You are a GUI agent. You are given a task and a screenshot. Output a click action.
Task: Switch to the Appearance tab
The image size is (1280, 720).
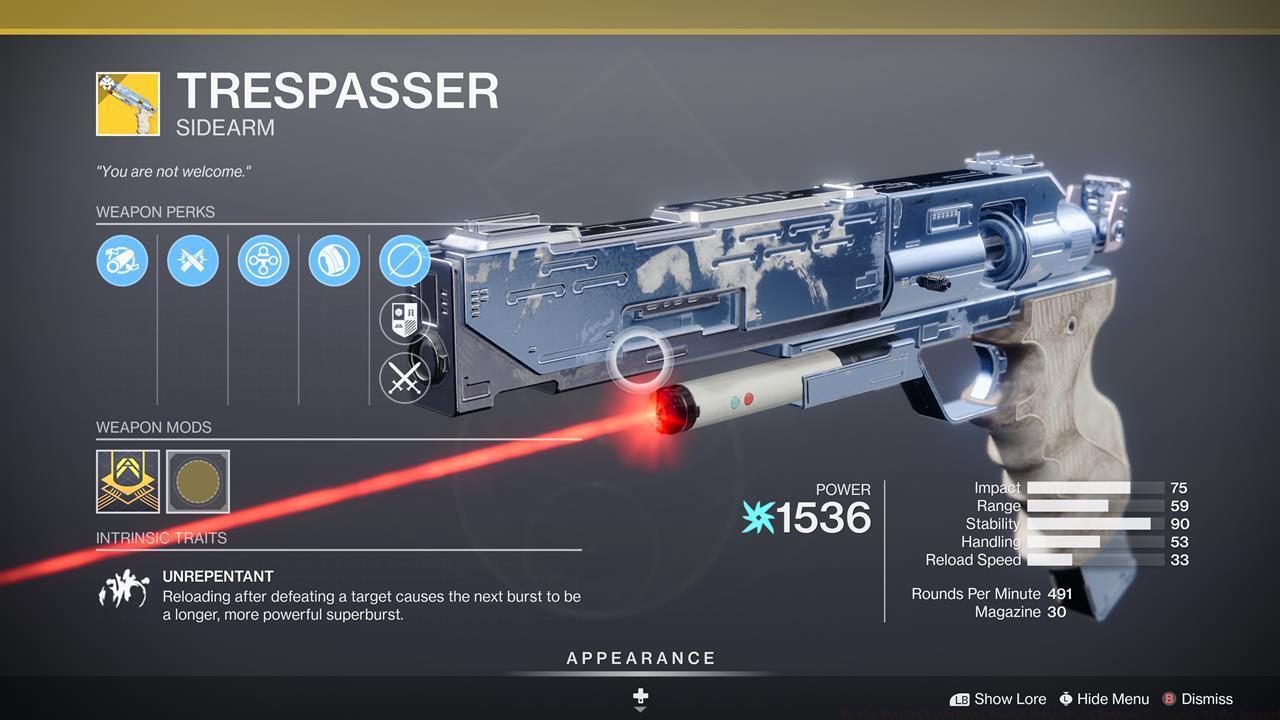pos(640,658)
